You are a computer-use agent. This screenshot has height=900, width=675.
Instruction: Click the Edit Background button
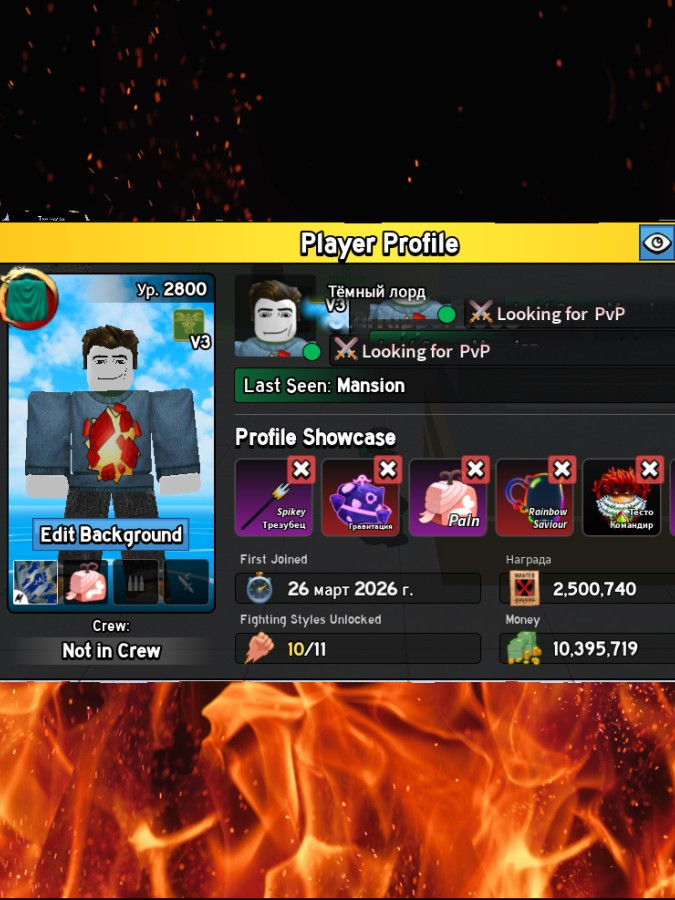[111, 535]
